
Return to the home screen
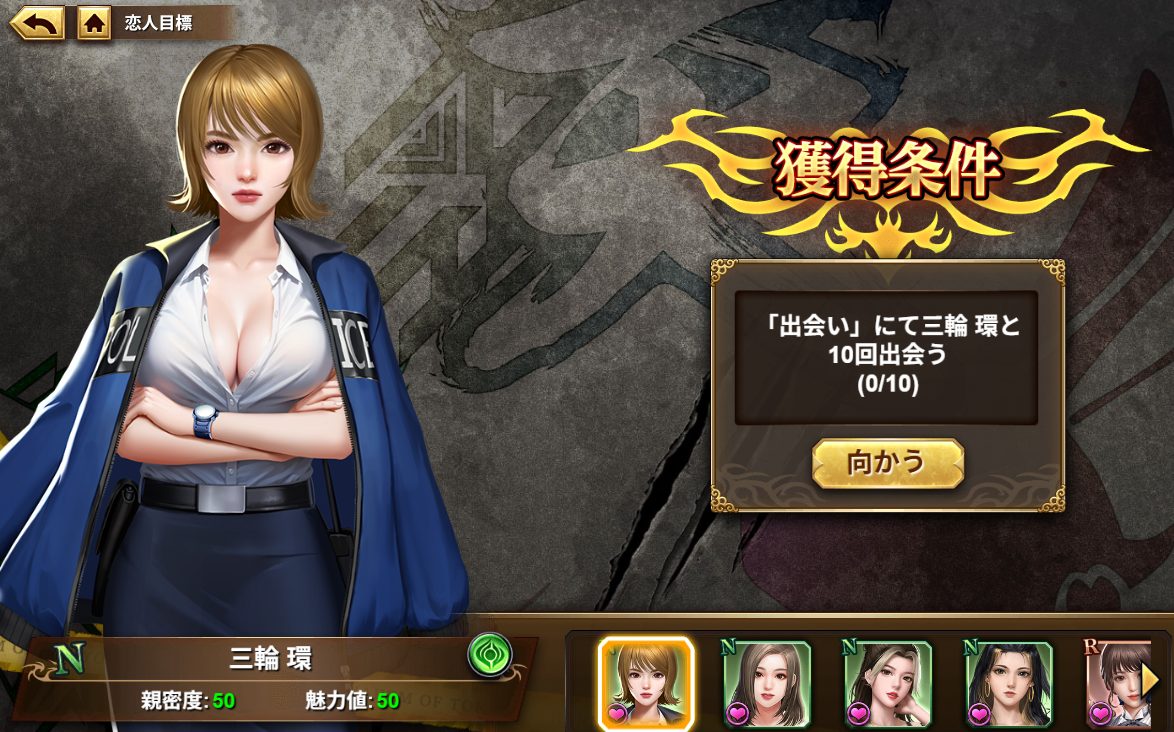94,23
